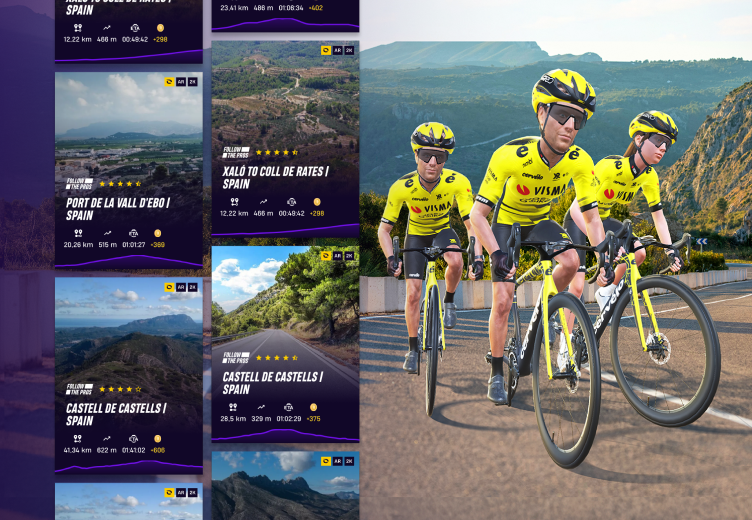Choose the 28.5 km Castell de Castells route
752x520 pixels.
click(285, 343)
